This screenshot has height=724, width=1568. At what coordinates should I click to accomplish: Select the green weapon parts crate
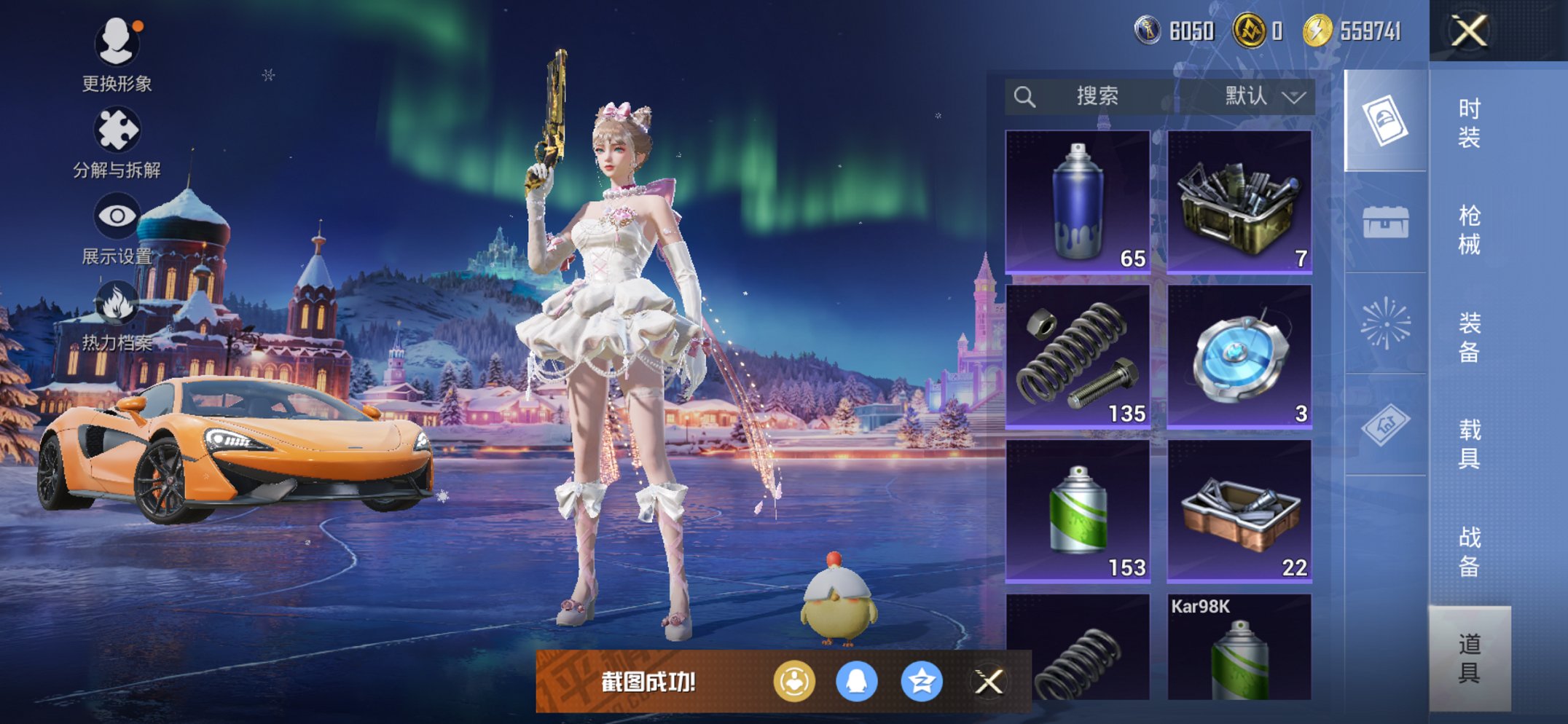[1239, 202]
